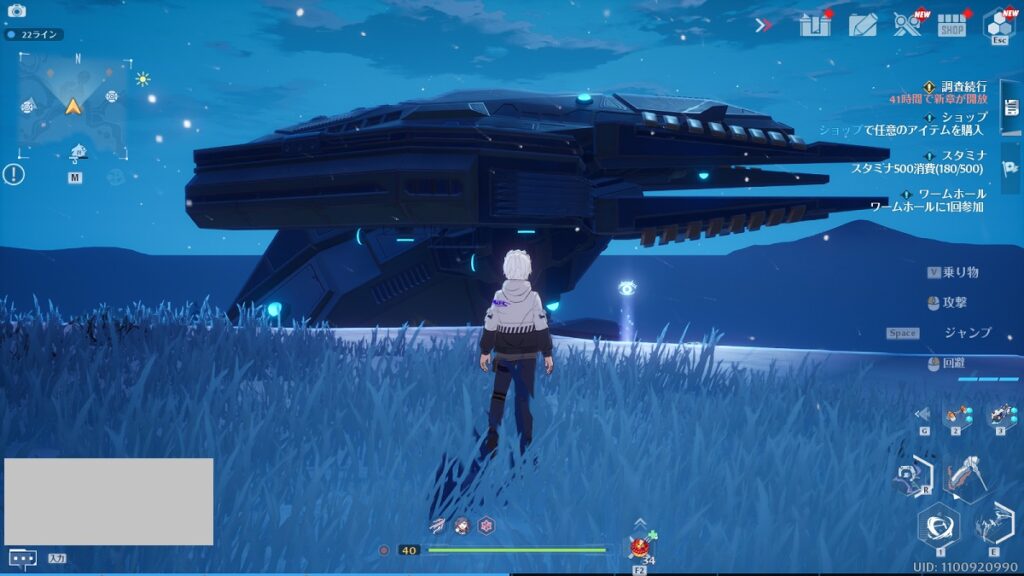Select the weapon slot labeled 3
Image resolution: width=1024 pixels, height=576 pixels.
point(1001,415)
